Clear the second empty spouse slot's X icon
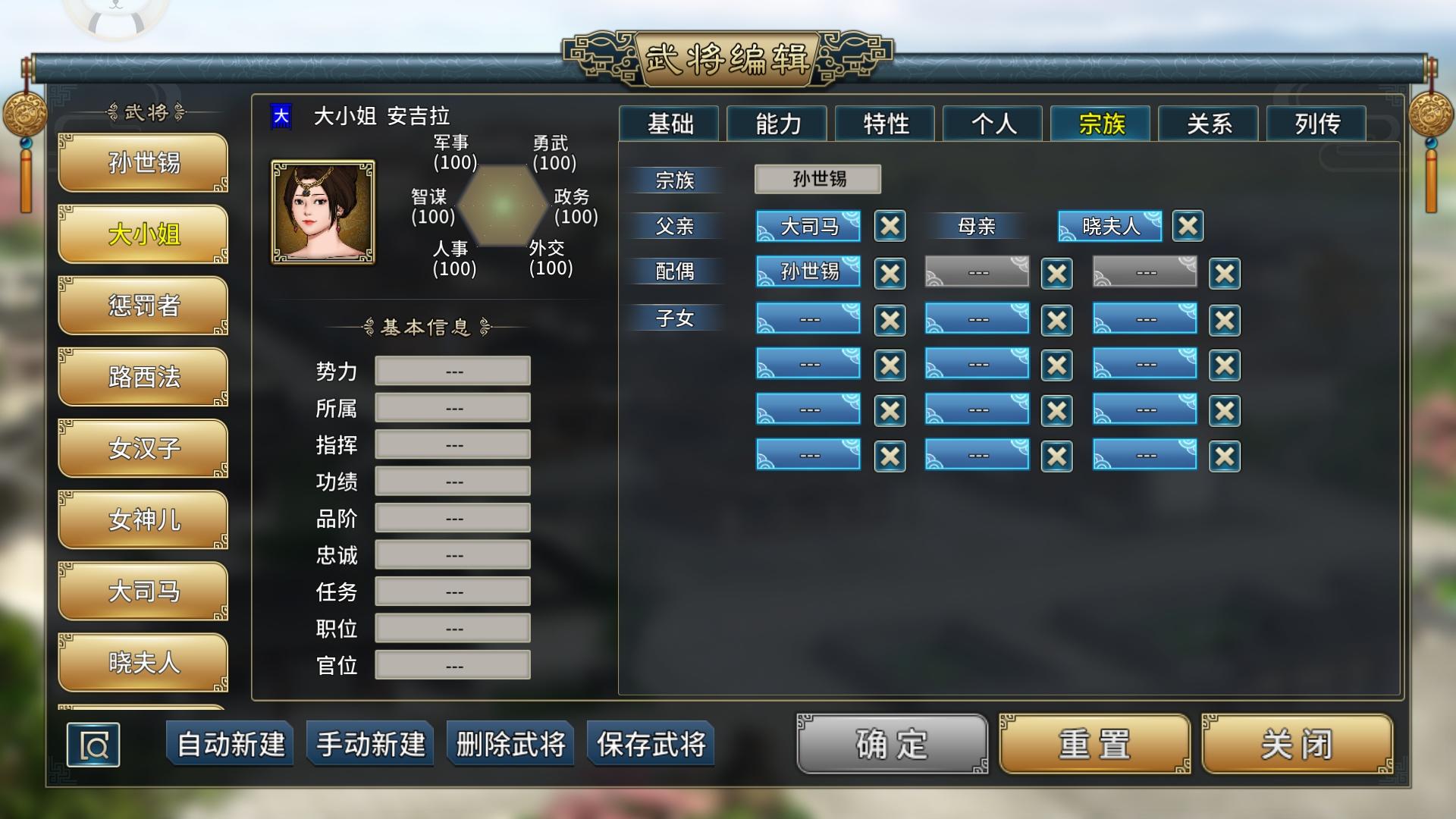The height and width of the screenshot is (819, 1456). 1057,273
